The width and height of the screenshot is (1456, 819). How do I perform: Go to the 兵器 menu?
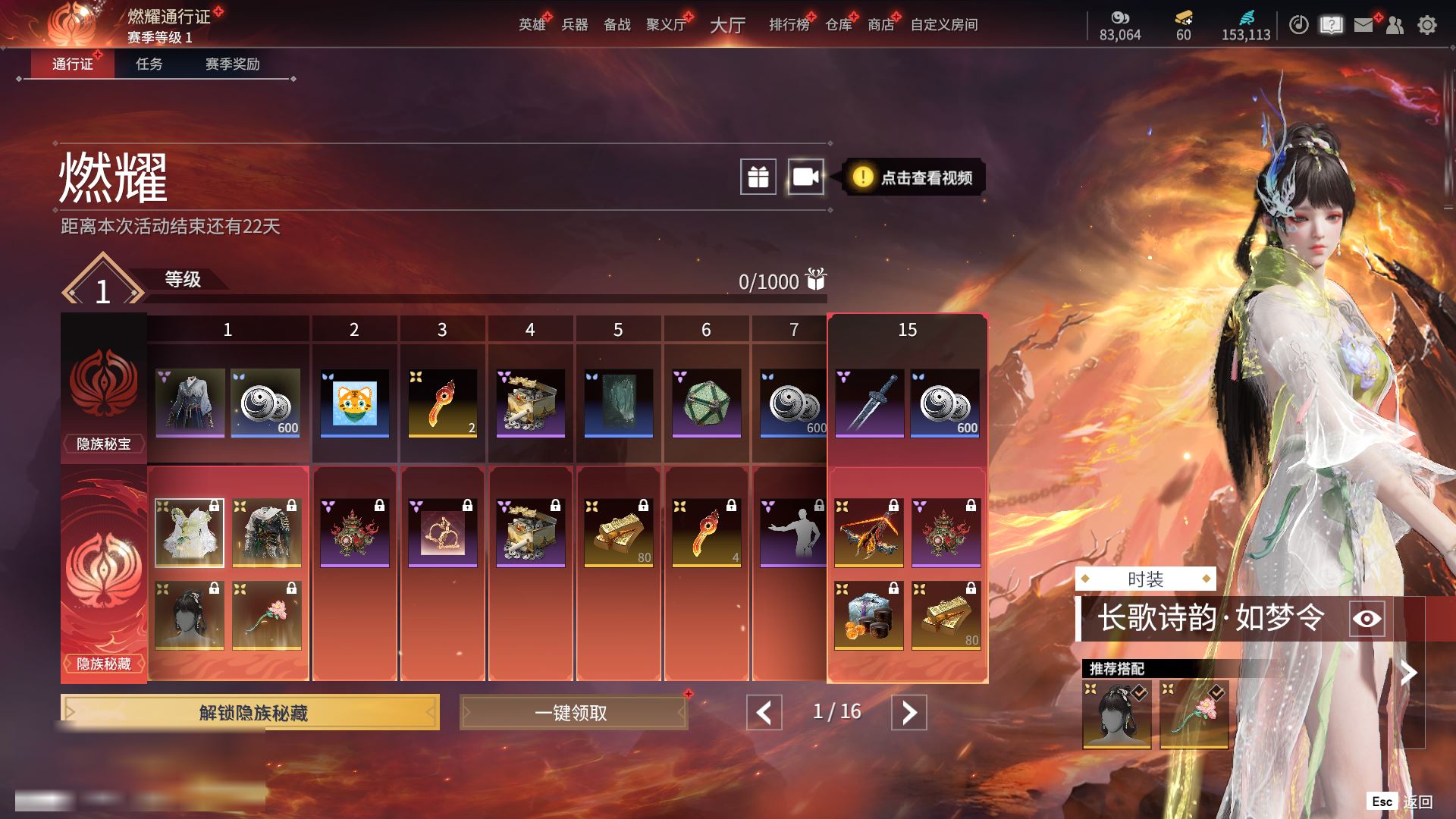click(574, 25)
